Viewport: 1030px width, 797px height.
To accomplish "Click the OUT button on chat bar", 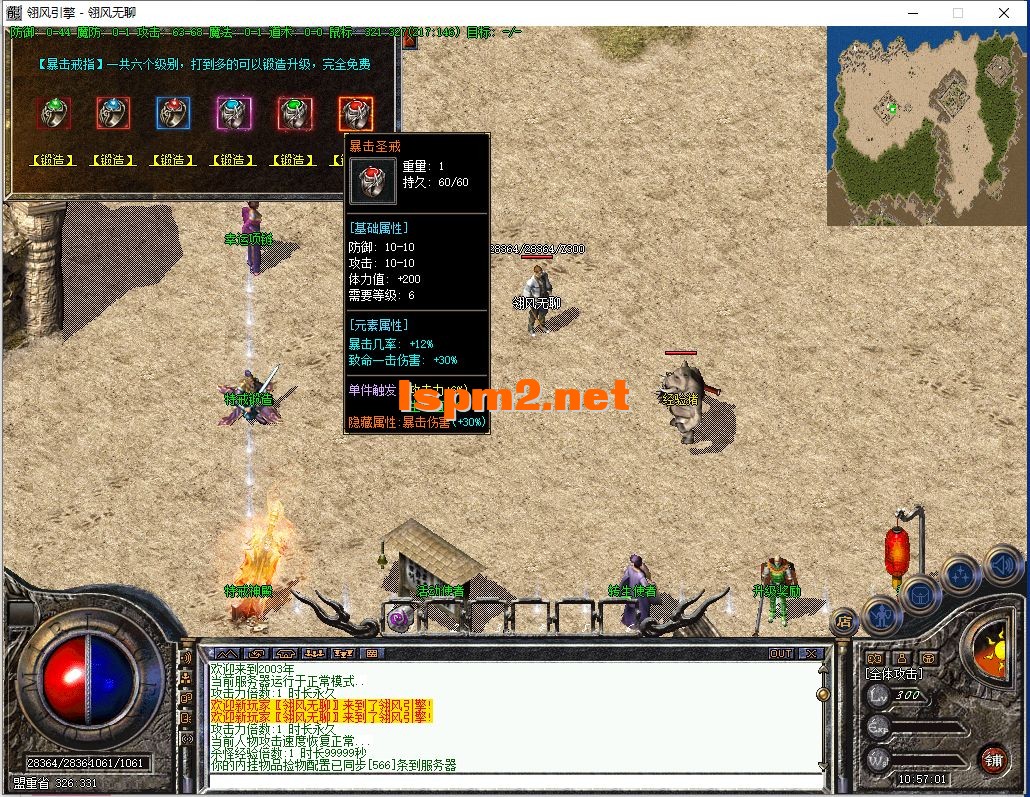I will (781, 654).
